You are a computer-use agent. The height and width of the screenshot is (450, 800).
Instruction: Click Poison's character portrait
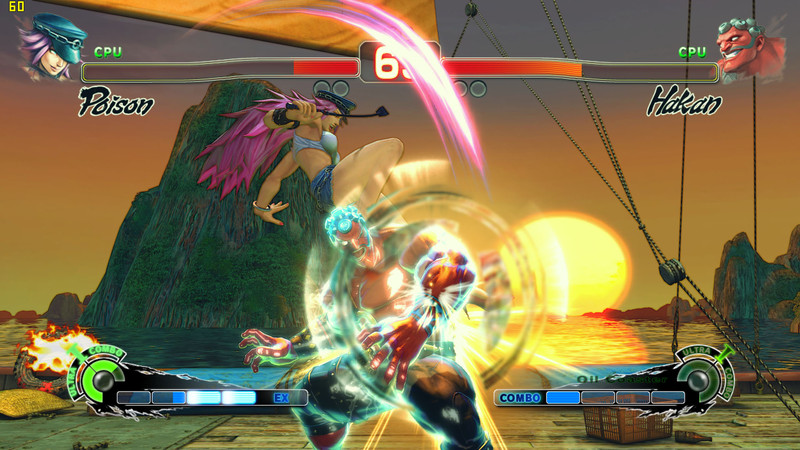pyautogui.click(x=50, y=47)
